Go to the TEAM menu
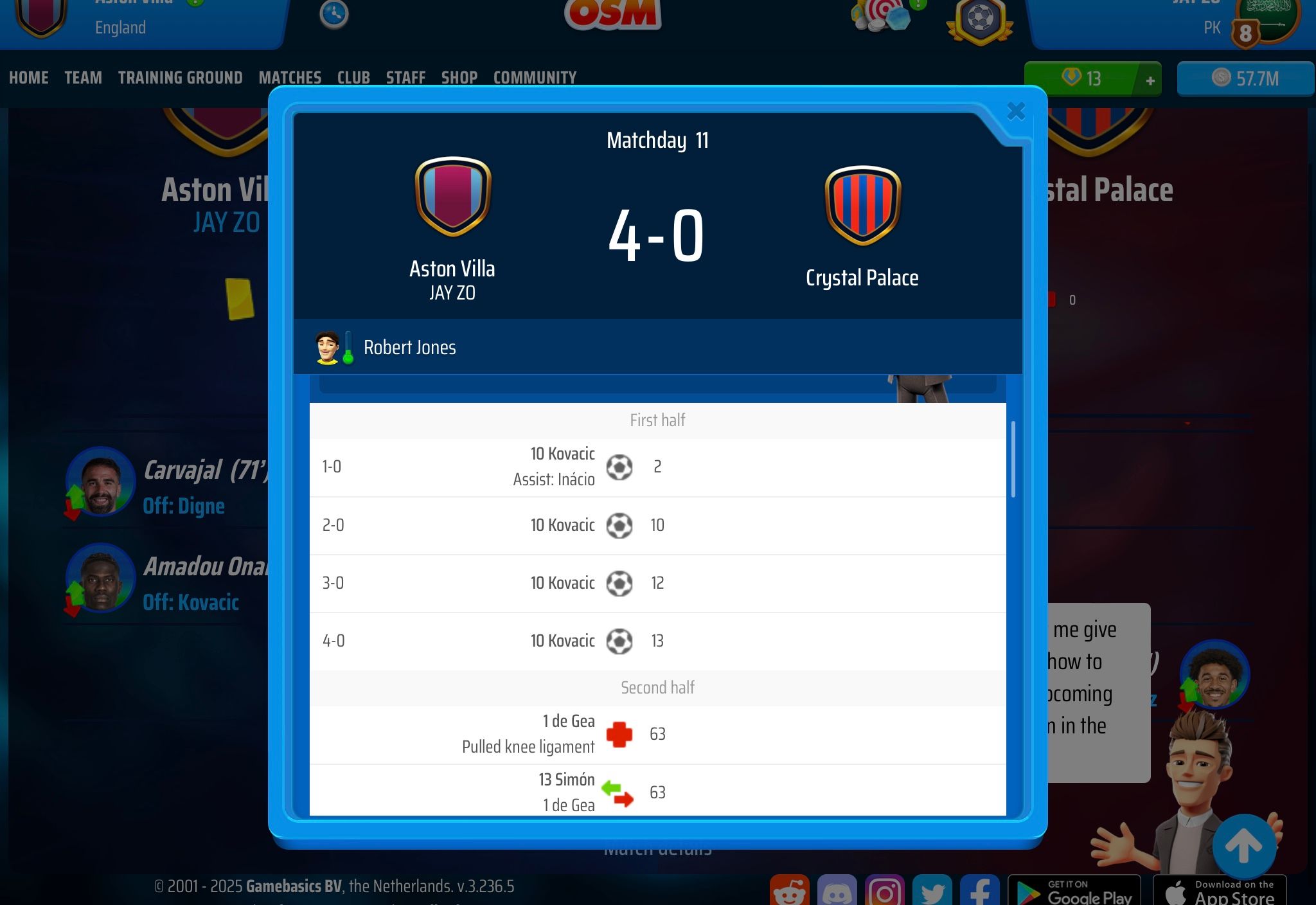 pyautogui.click(x=83, y=78)
